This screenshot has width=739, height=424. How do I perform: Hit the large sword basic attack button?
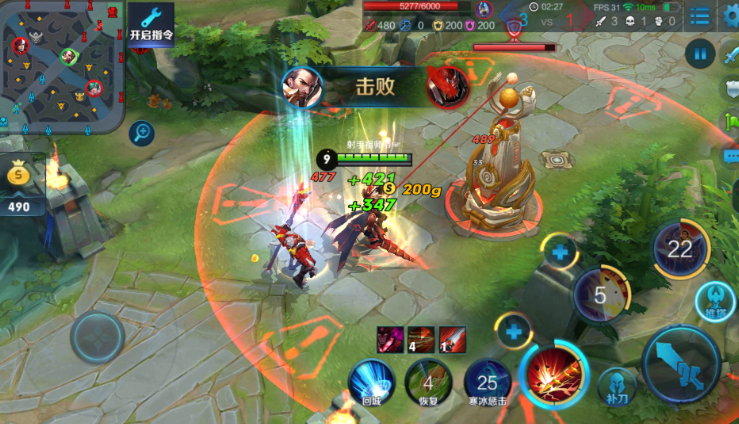point(681,363)
